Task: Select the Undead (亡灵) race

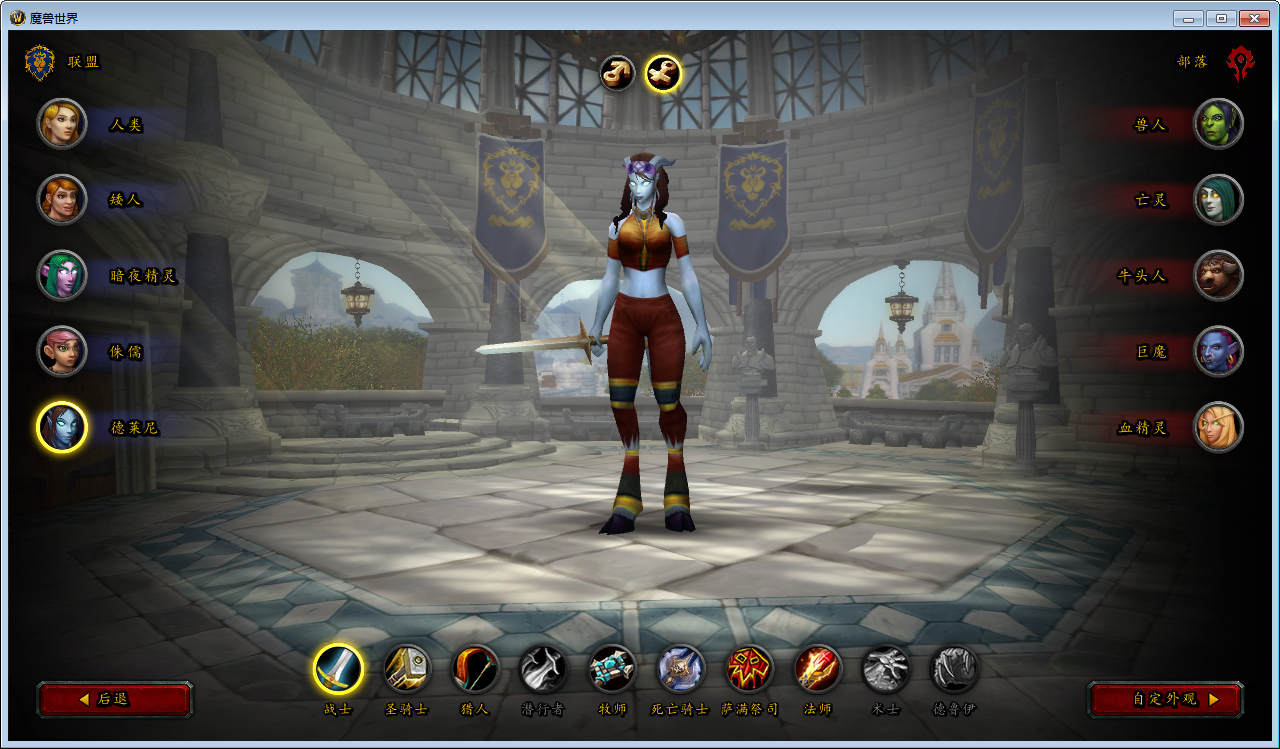Action: click(x=1218, y=199)
